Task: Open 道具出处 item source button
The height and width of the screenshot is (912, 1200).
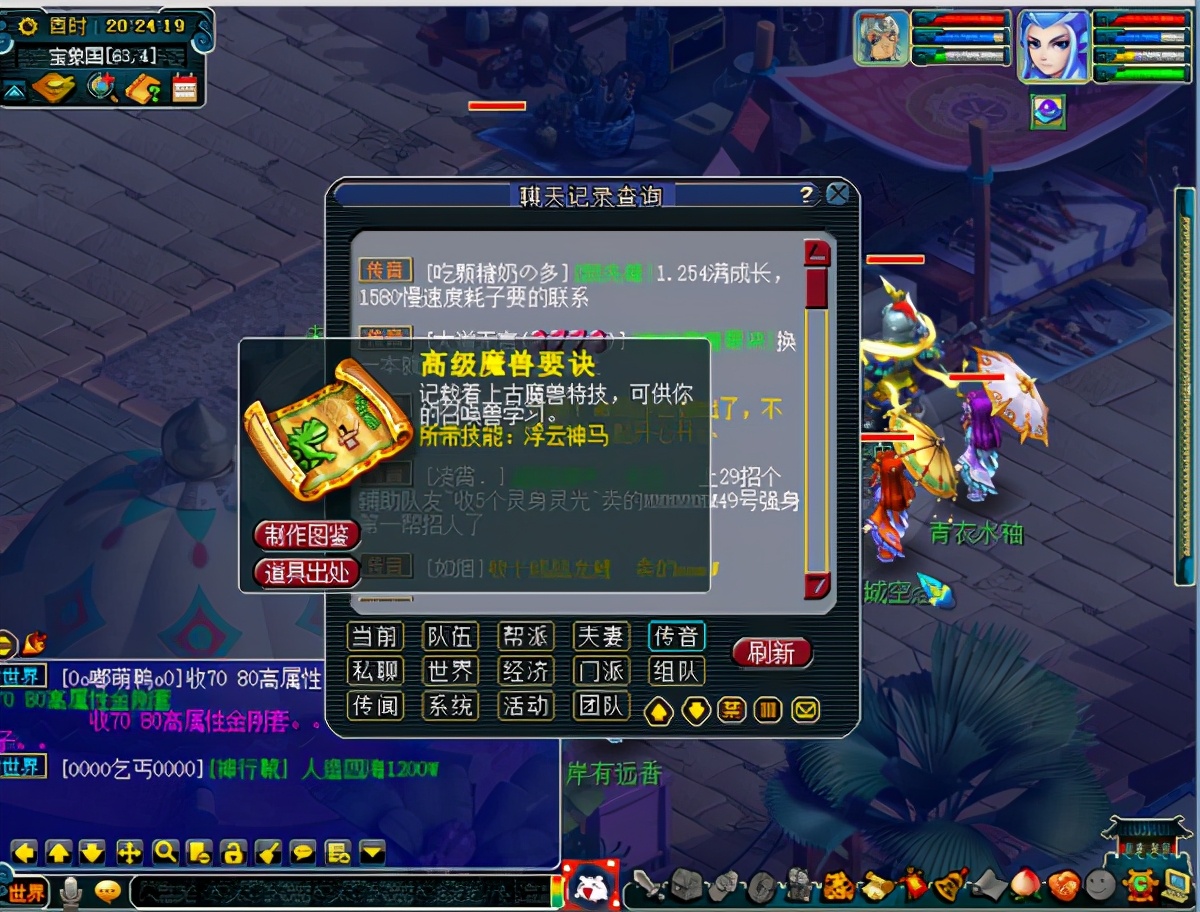Action: [x=307, y=573]
